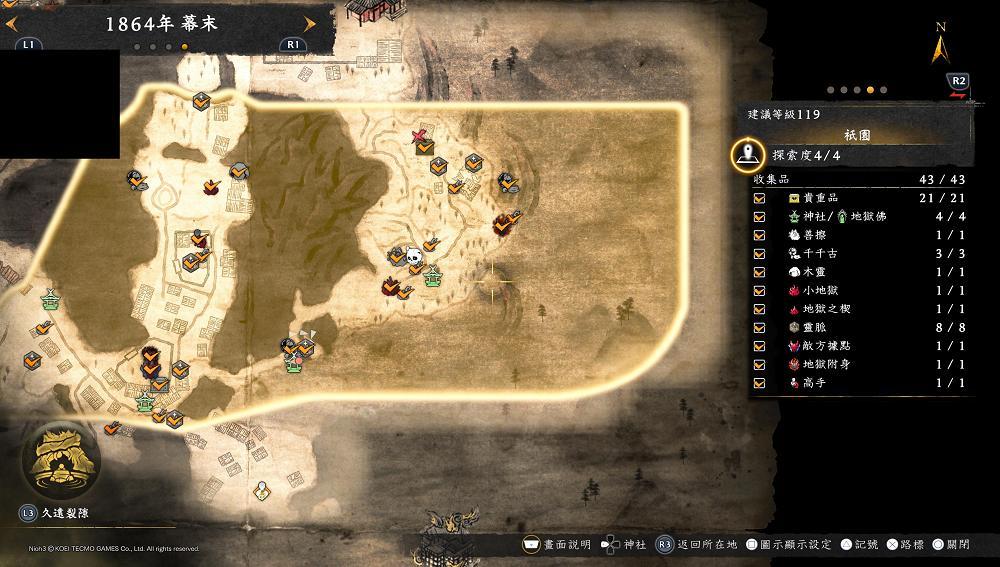Select the red X marker on the map
This screenshot has height=567, width=1000.
pyautogui.click(x=422, y=136)
